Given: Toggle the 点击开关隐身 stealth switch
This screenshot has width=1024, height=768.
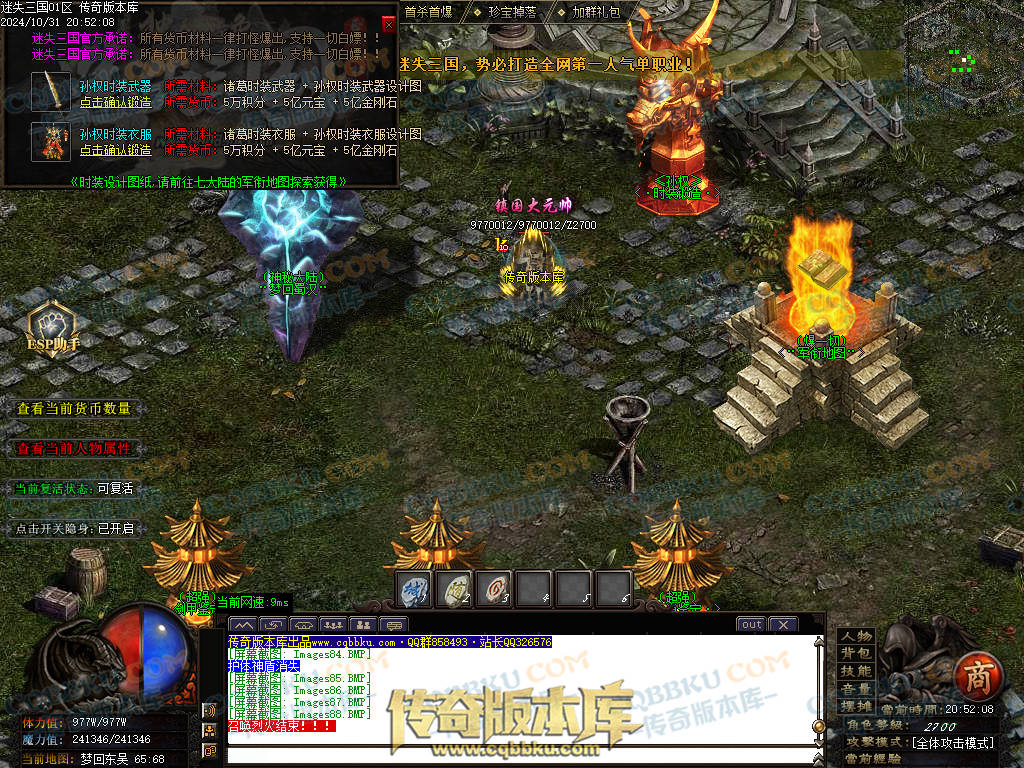Looking at the screenshot, I should (x=74, y=528).
